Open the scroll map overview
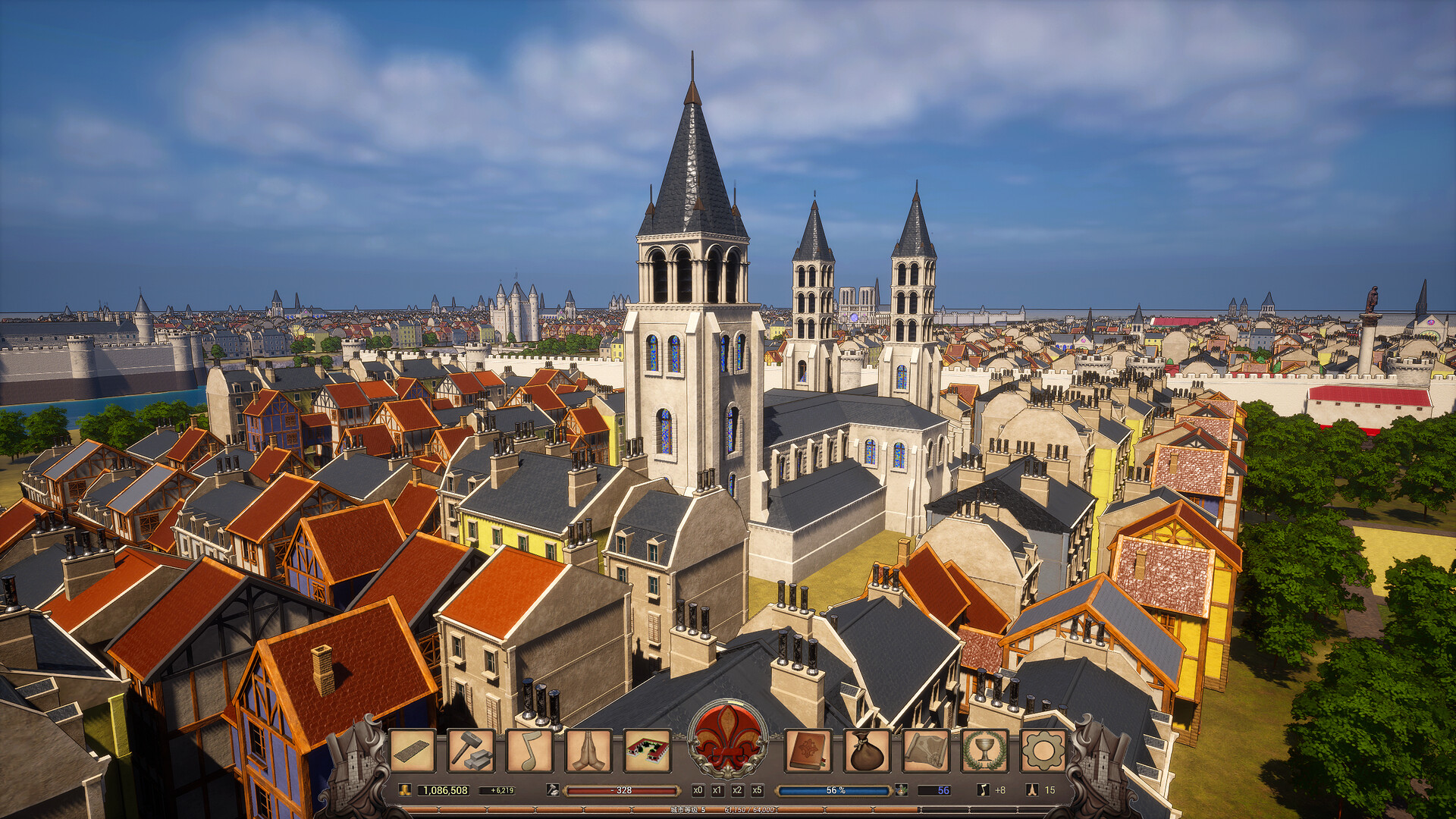 (x=924, y=751)
